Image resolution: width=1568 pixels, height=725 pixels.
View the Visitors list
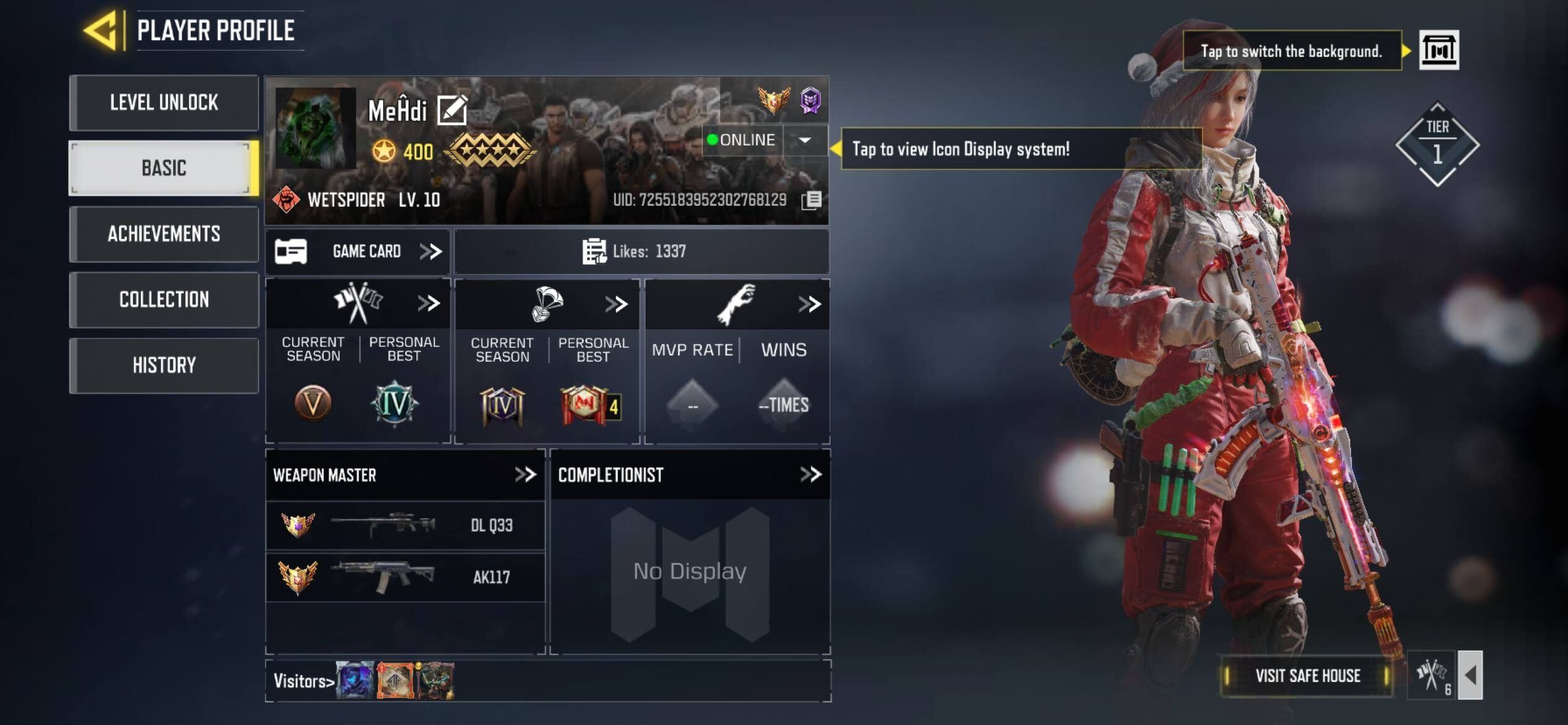303,681
